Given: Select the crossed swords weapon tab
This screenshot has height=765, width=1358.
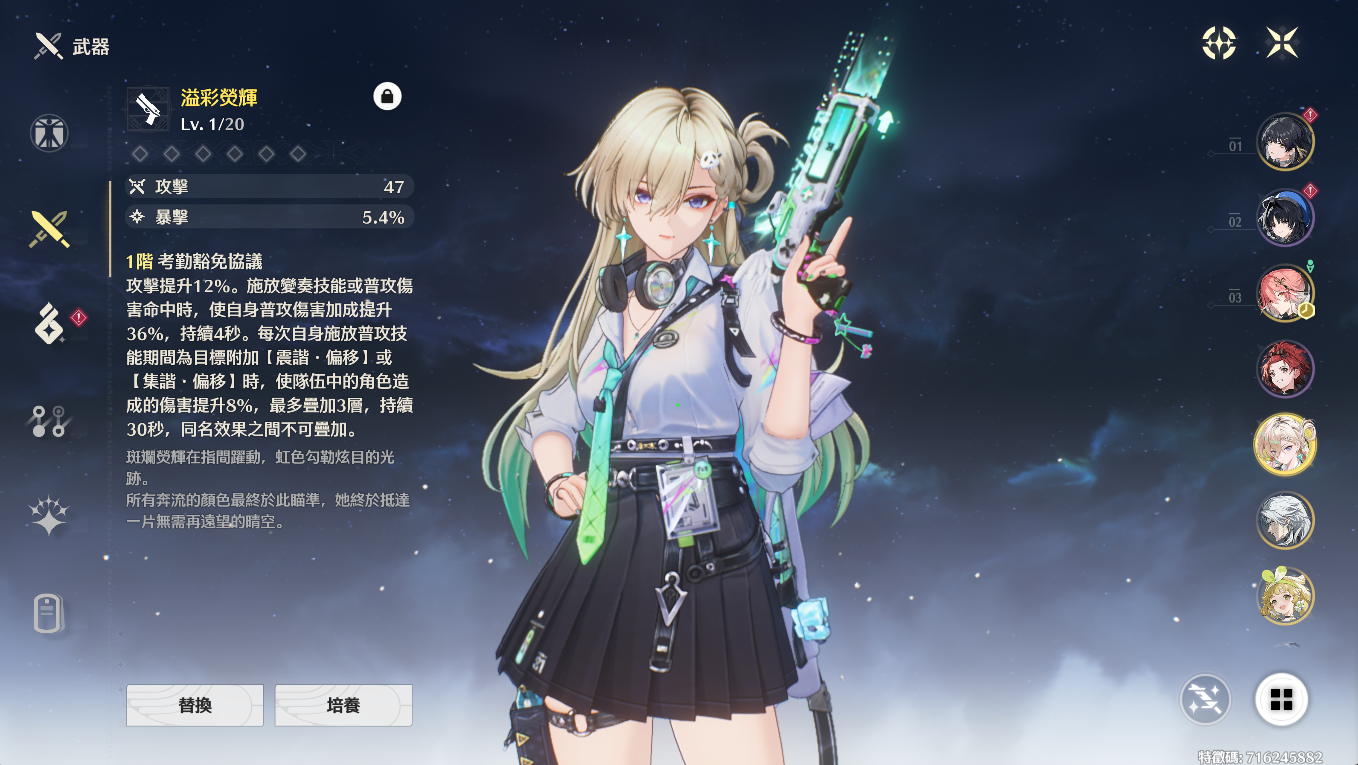Looking at the screenshot, I should pos(48,229).
